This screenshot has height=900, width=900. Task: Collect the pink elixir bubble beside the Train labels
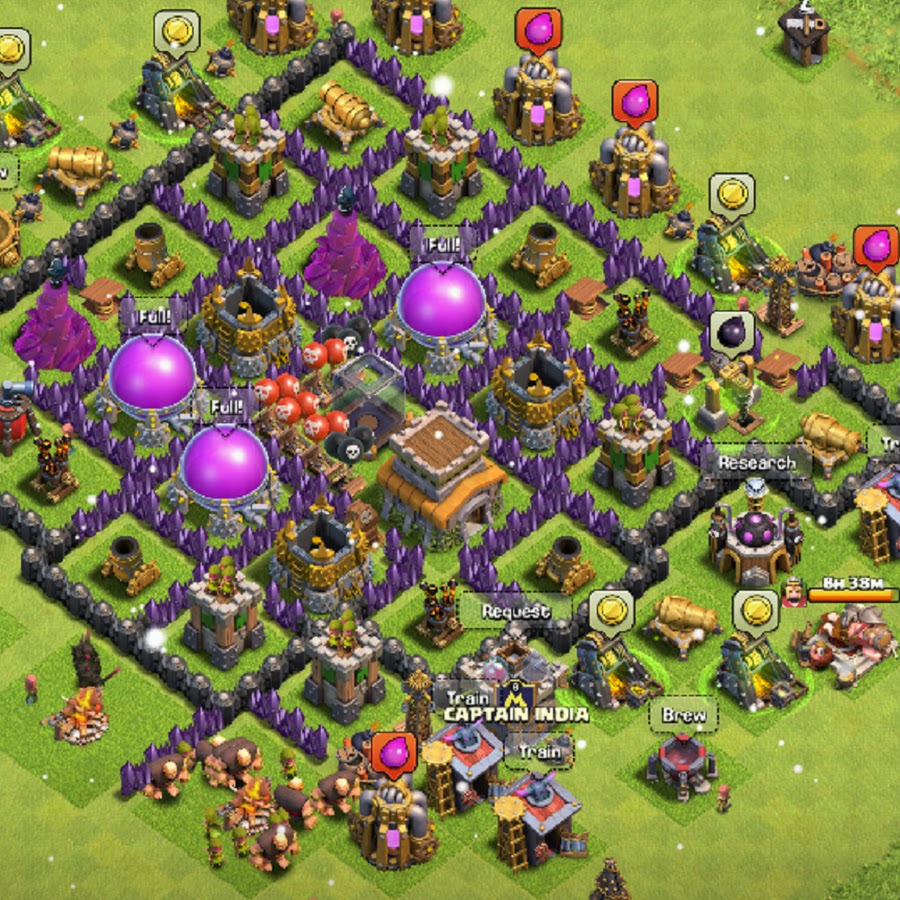click(394, 753)
